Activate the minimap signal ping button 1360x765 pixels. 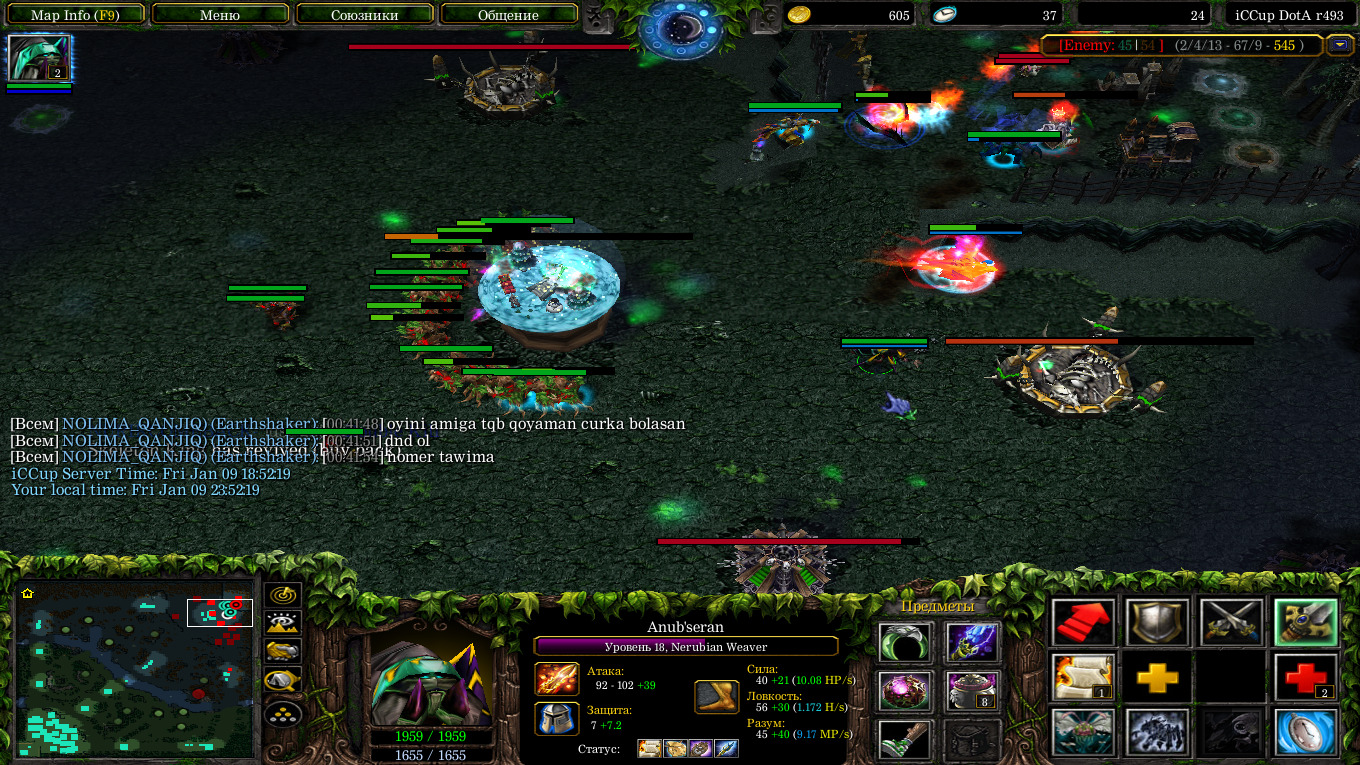(283, 595)
